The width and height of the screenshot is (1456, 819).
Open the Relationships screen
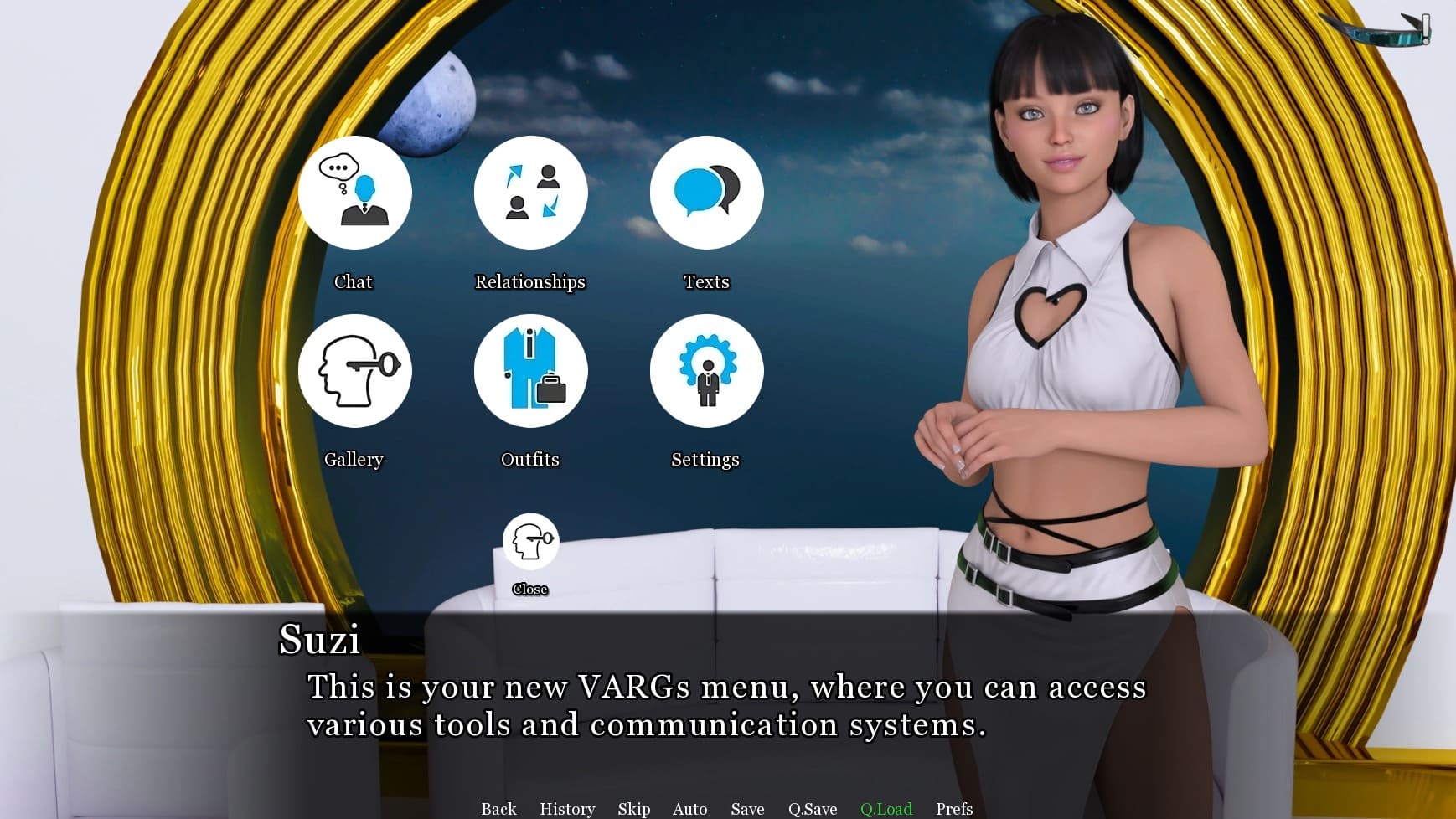tap(530, 193)
